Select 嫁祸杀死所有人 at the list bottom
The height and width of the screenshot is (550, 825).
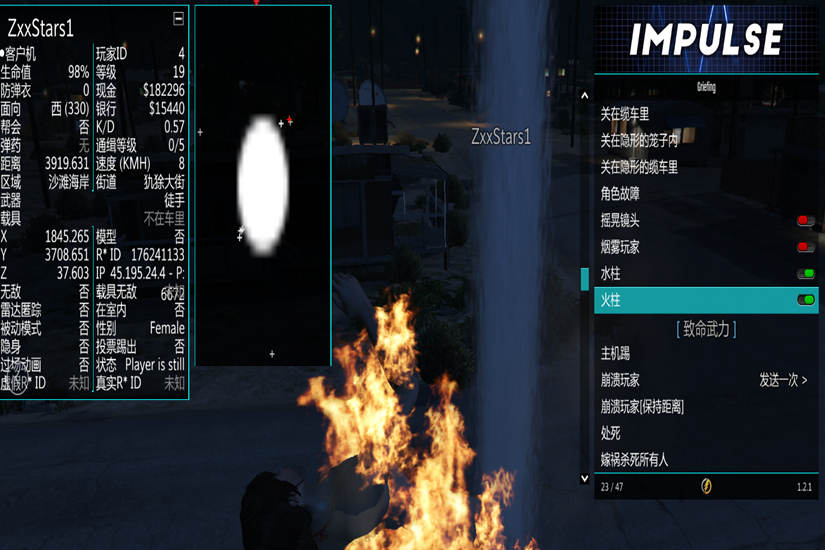(634, 459)
